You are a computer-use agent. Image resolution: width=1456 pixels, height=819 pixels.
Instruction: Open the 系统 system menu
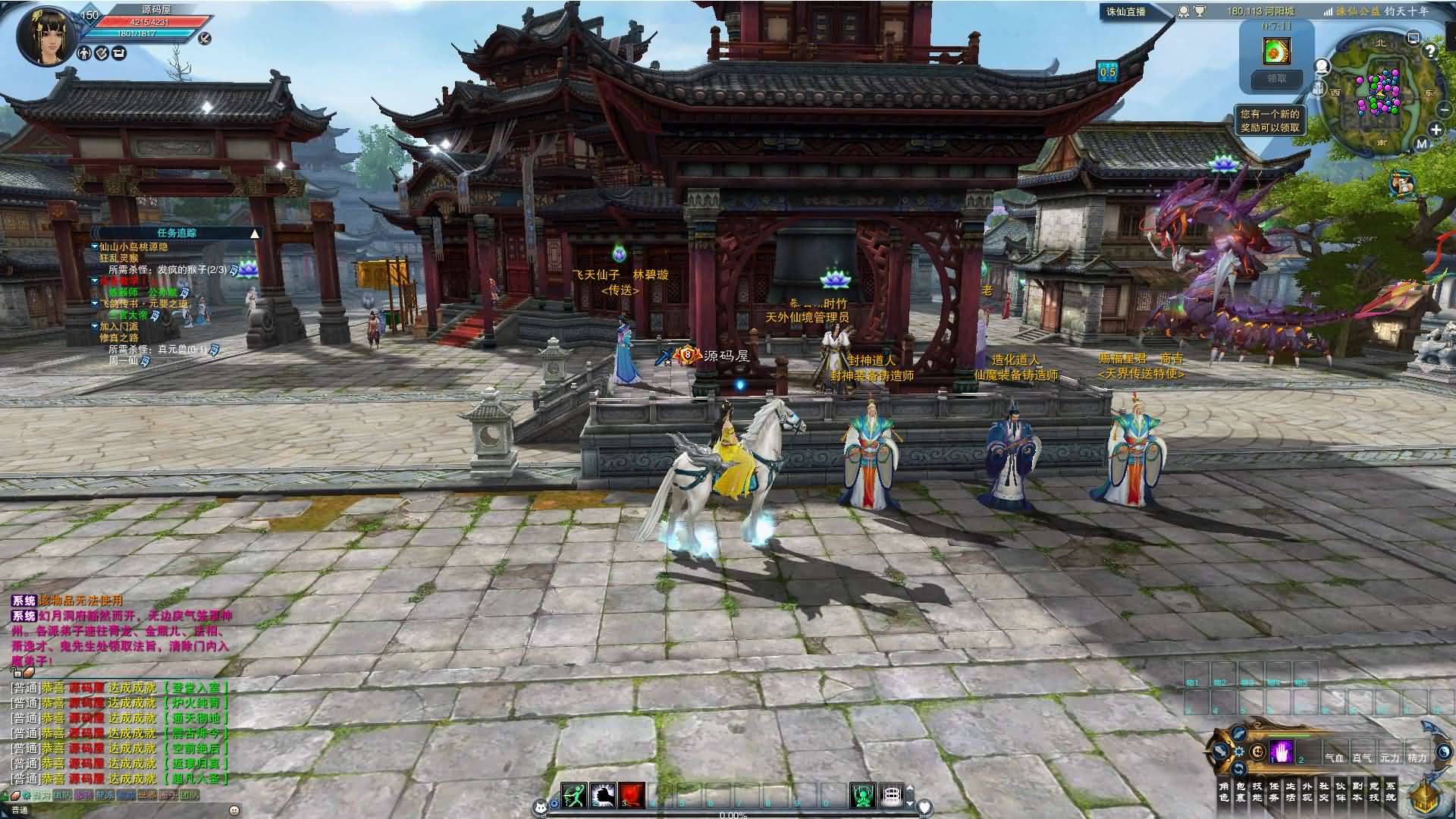[1390, 792]
